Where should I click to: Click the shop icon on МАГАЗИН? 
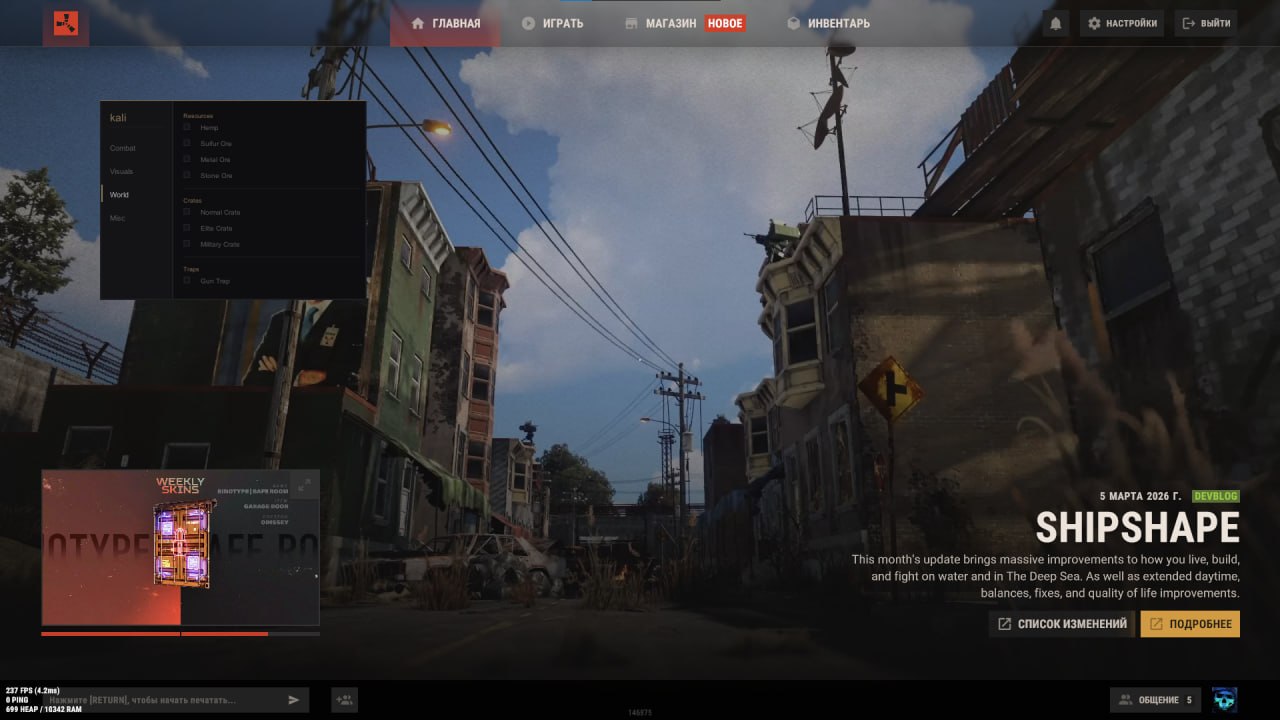point(631,22)
